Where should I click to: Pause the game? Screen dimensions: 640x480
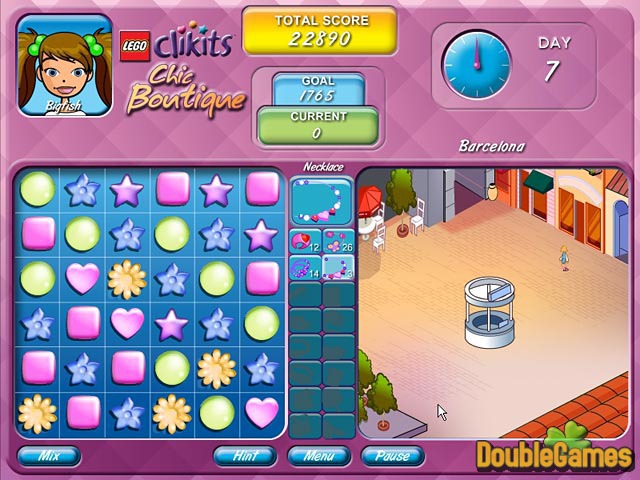(393, 455)
